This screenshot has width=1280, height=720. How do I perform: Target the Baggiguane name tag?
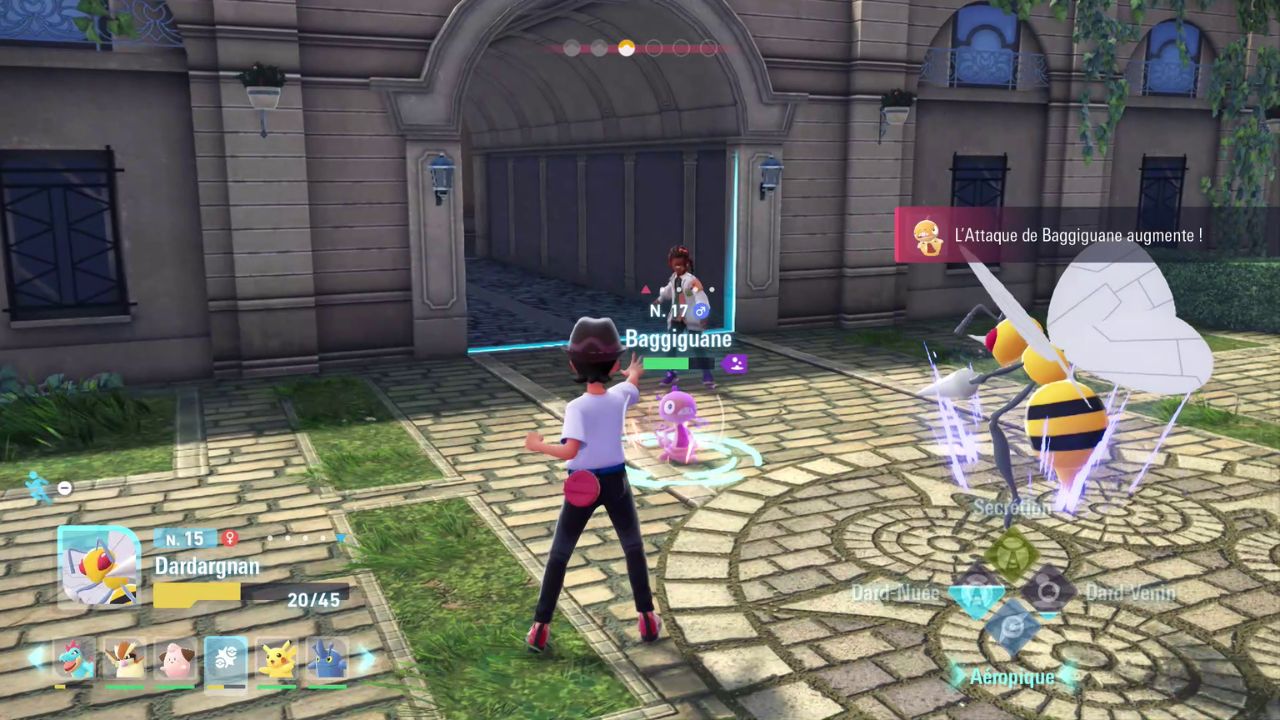click(x=678, y=339)
